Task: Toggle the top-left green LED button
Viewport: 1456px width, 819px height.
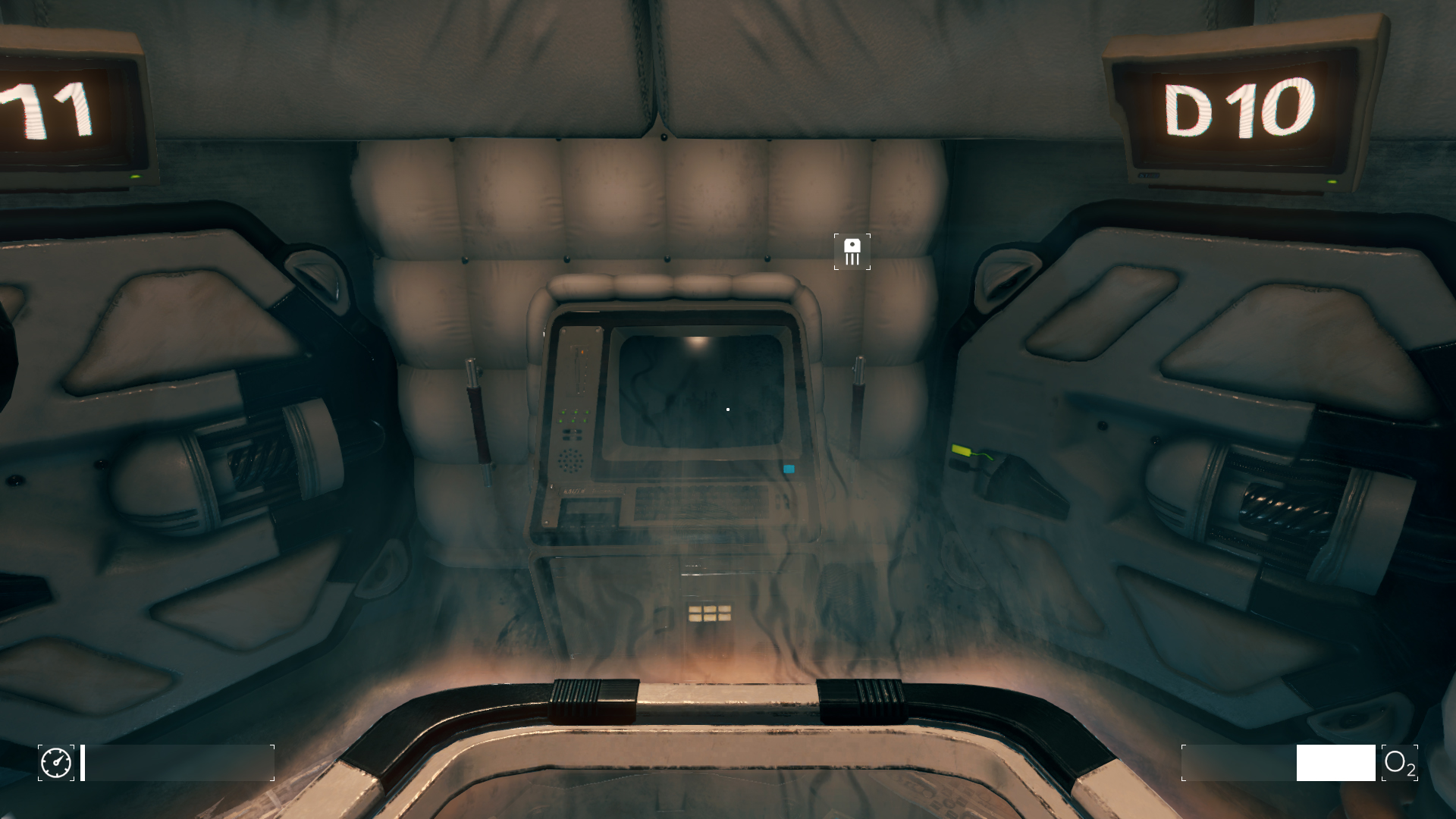Action: click(x=563, y=412)
